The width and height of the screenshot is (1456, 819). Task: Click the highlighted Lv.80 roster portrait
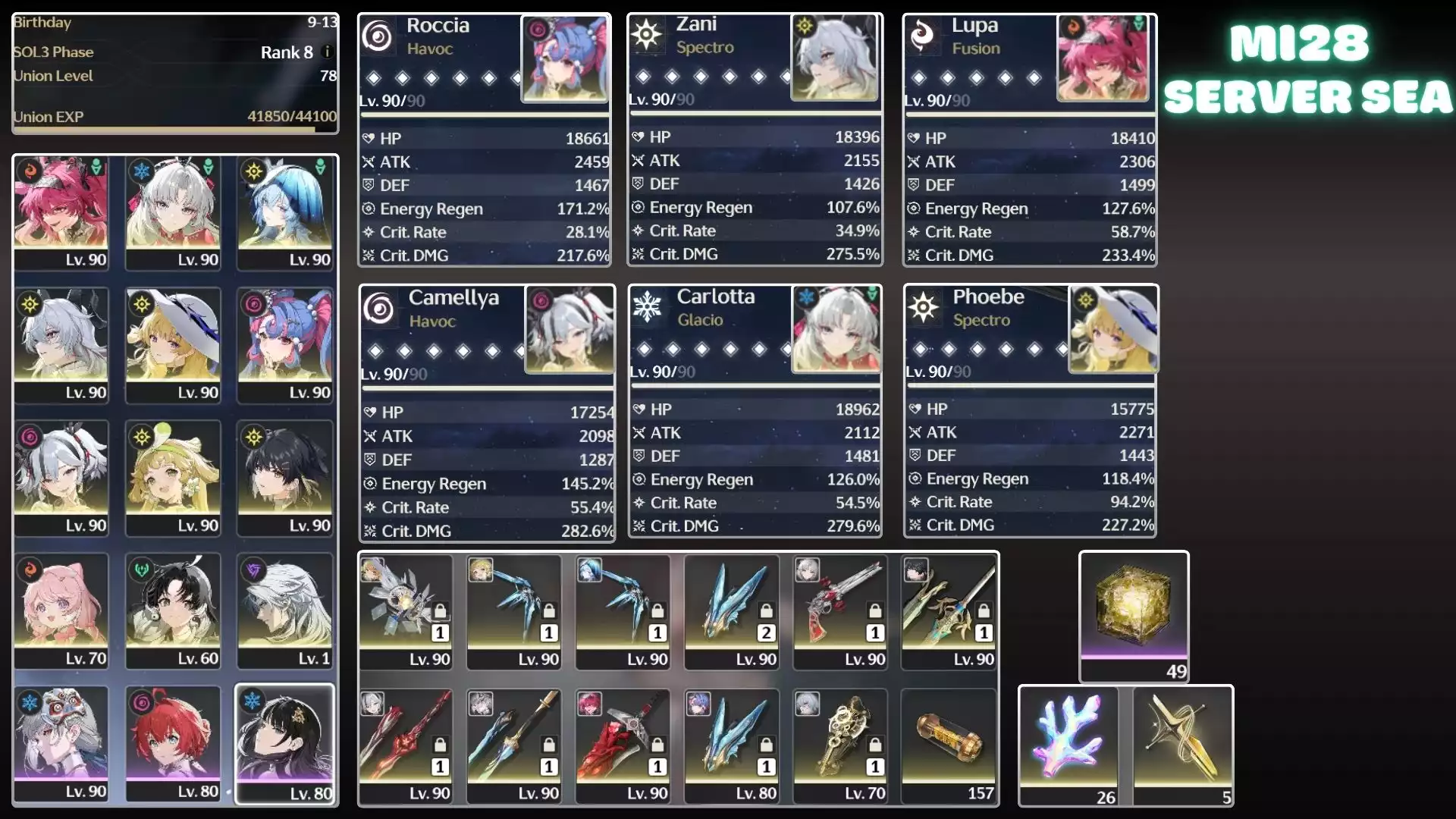click(x=284, y=743)
